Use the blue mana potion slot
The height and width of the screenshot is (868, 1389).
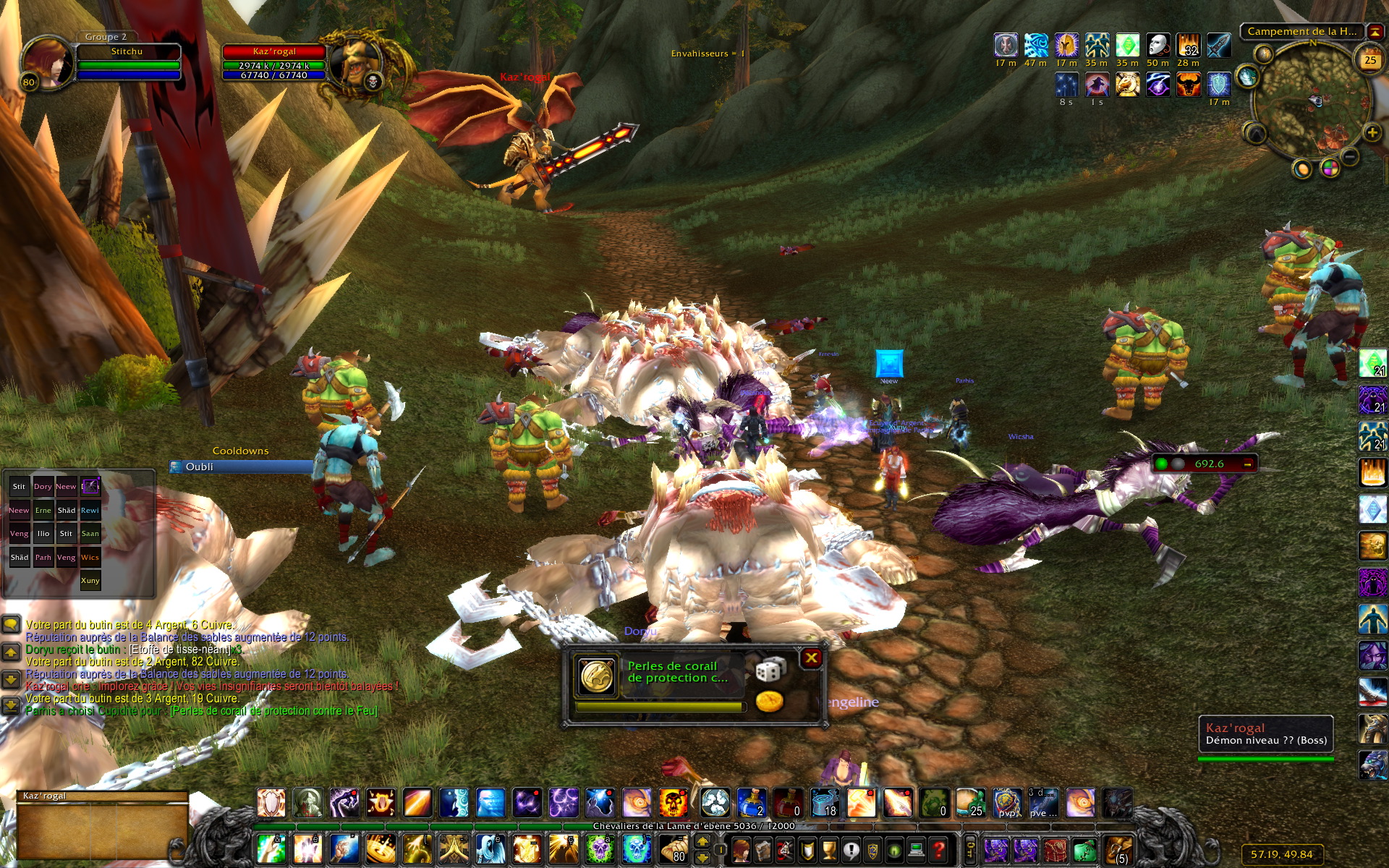(x=751, y=803)
